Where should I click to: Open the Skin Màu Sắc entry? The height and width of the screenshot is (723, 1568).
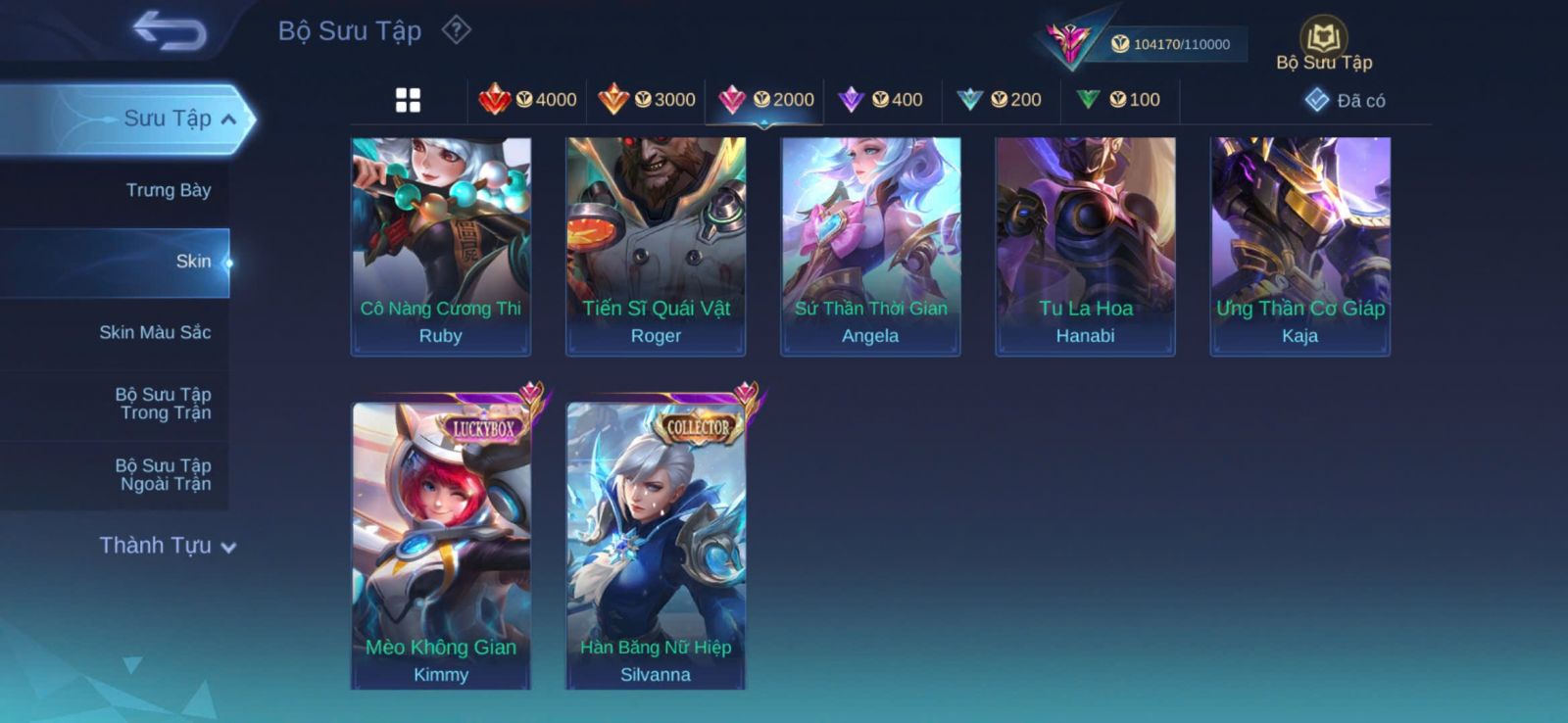coord(155,332)
